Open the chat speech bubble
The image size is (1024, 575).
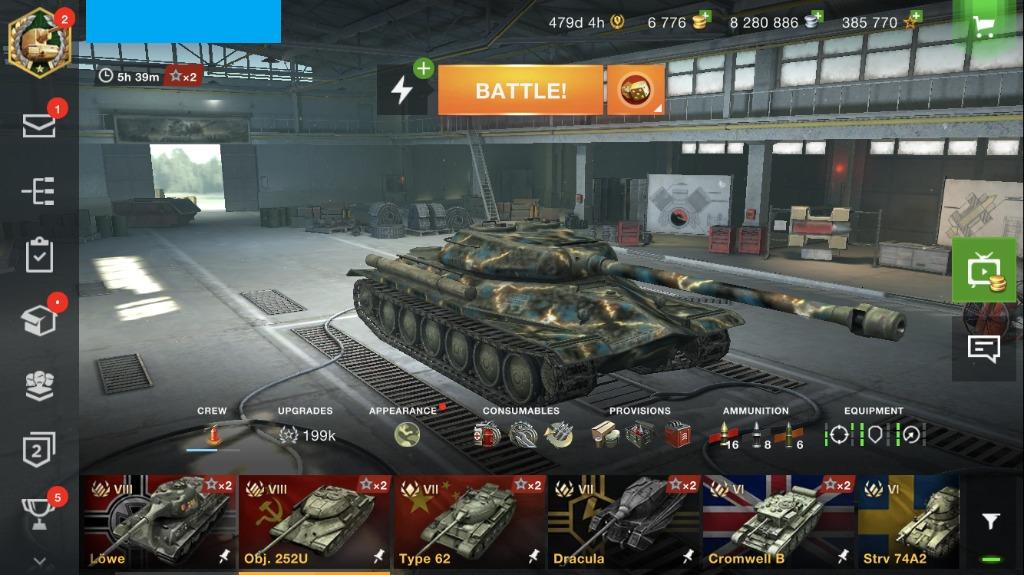(x=984, y=348)
